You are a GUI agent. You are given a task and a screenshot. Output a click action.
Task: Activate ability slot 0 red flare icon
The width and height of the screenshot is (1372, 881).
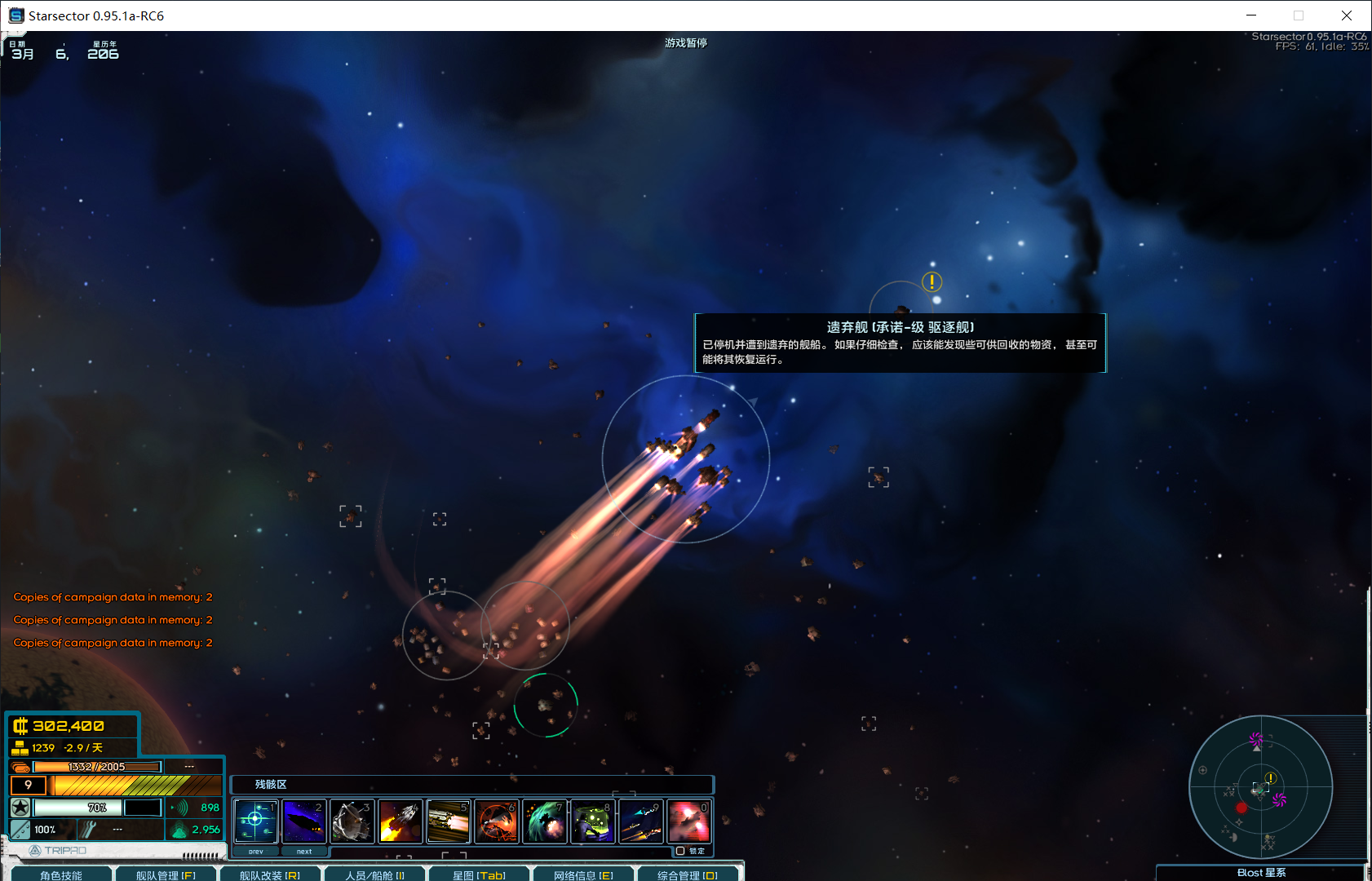(688, 821)
